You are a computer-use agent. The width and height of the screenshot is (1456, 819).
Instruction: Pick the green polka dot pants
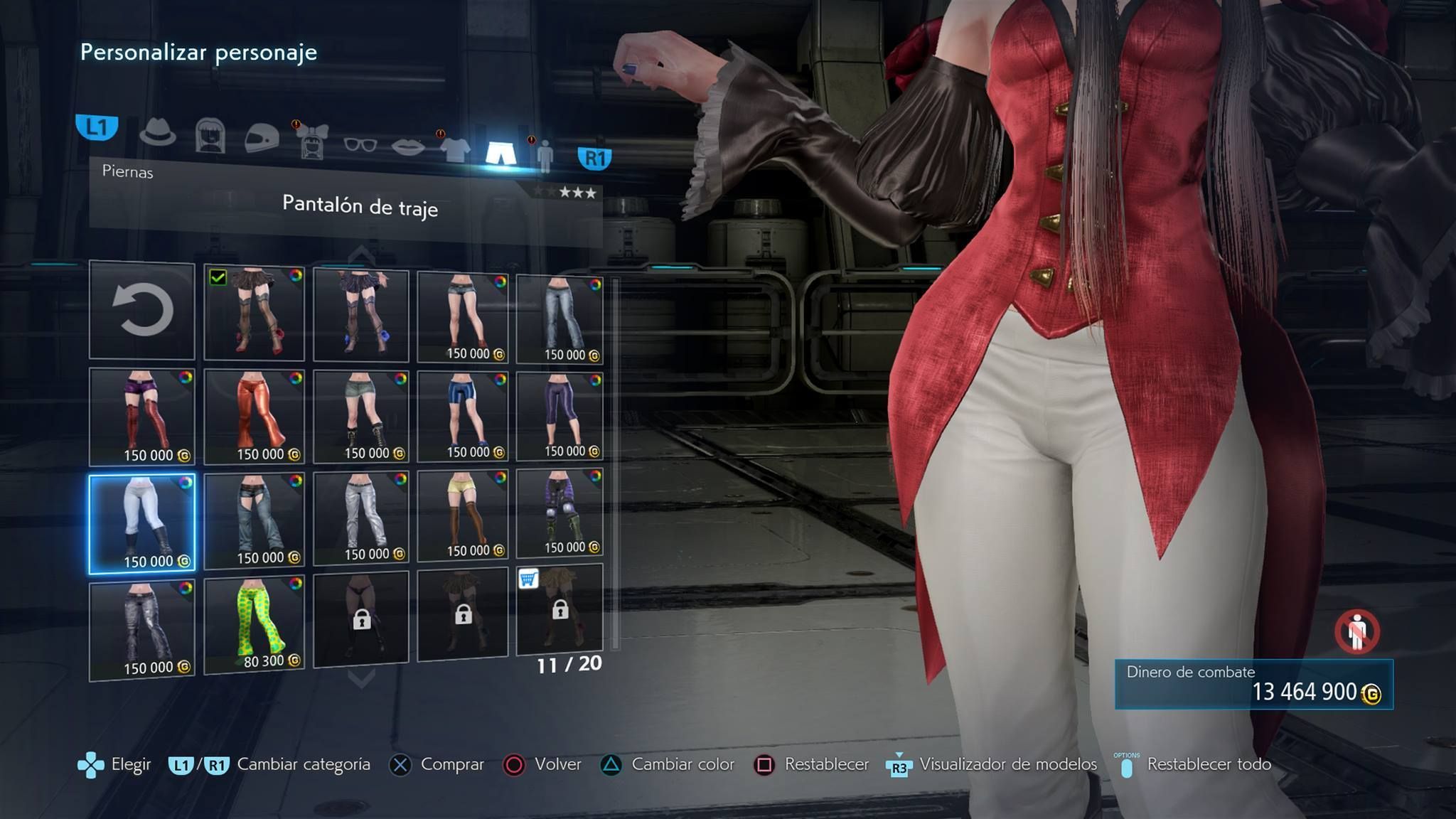click(x=254, y=624)
